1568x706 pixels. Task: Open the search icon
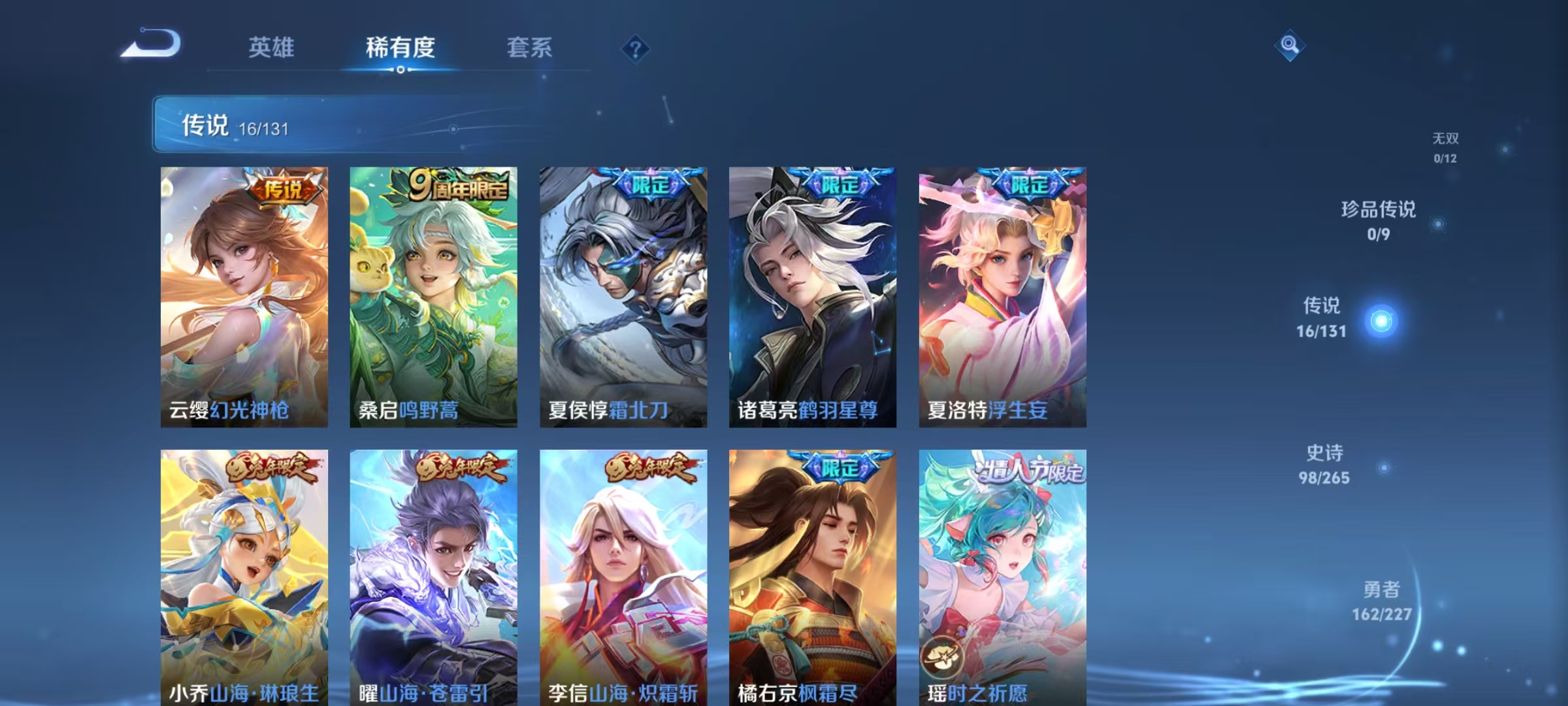coord(1288,47)
